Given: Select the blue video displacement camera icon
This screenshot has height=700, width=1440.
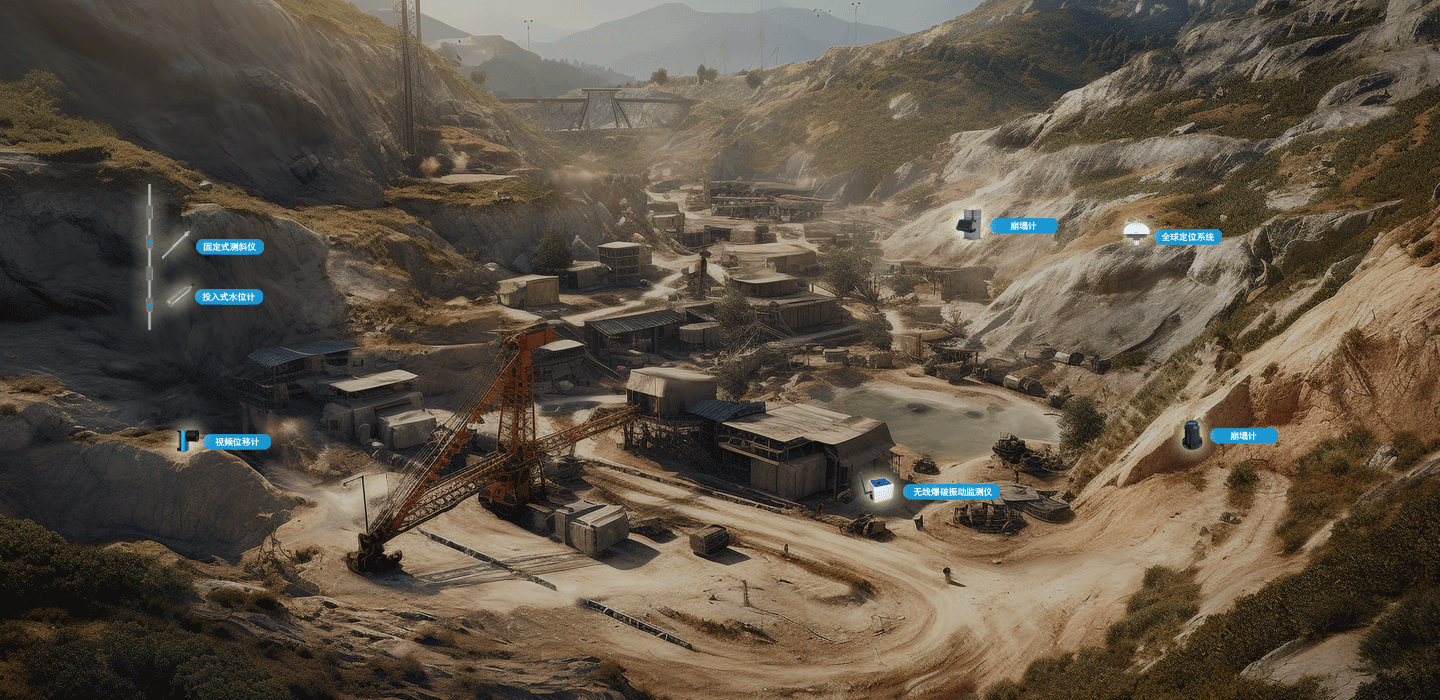Looking at the screenshot, I should (187, 440).
